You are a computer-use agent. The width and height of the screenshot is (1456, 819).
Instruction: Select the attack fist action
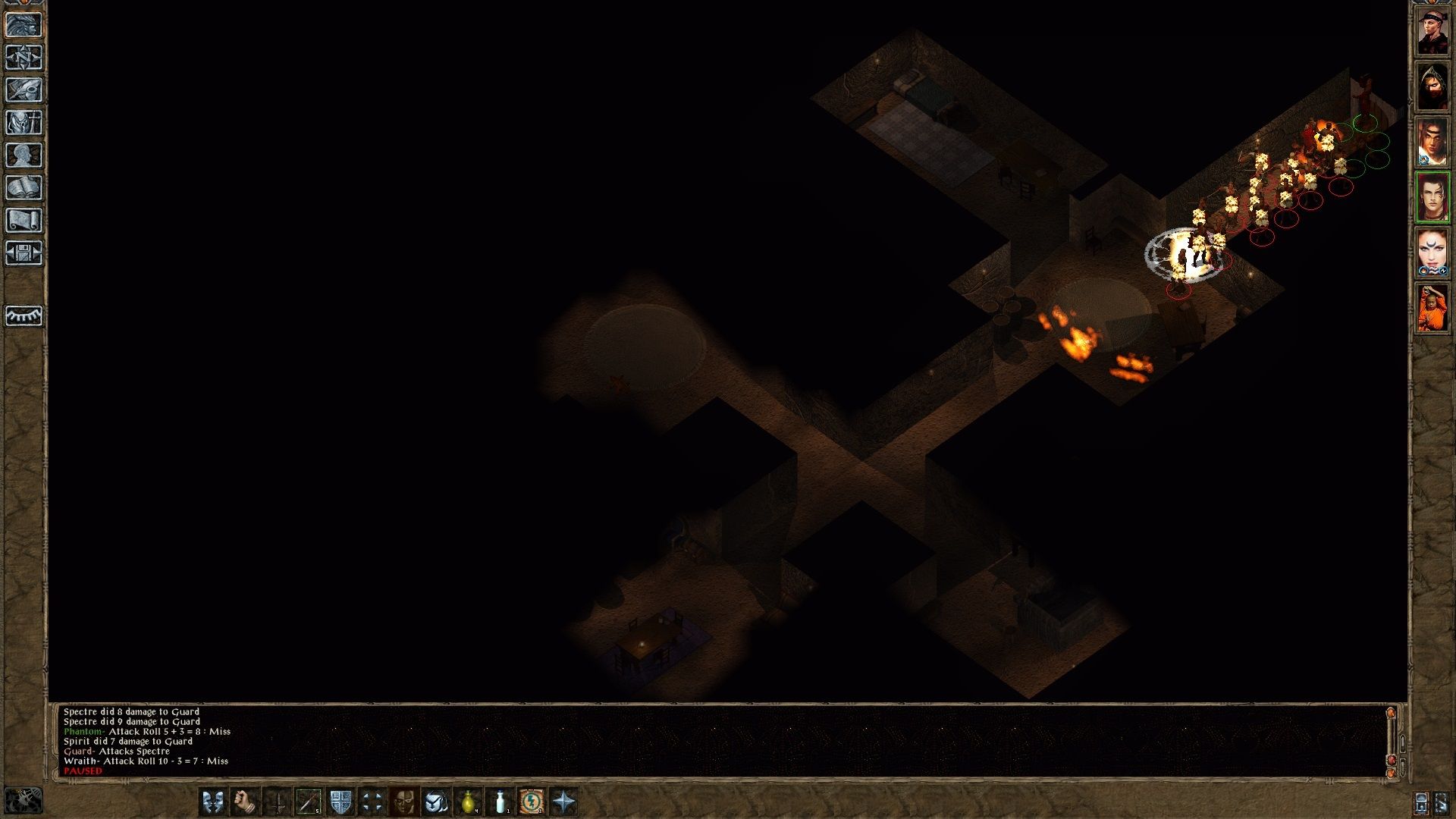243,800
